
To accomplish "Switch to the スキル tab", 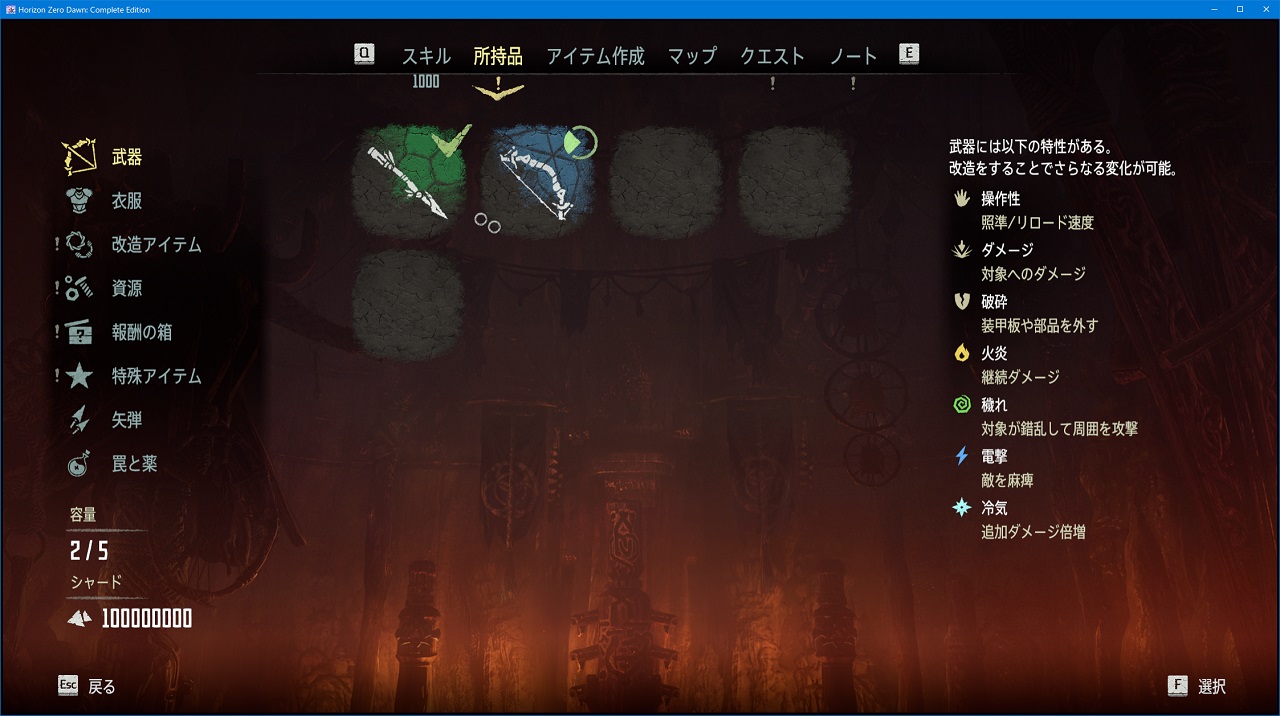I will [x=426, y=56].
